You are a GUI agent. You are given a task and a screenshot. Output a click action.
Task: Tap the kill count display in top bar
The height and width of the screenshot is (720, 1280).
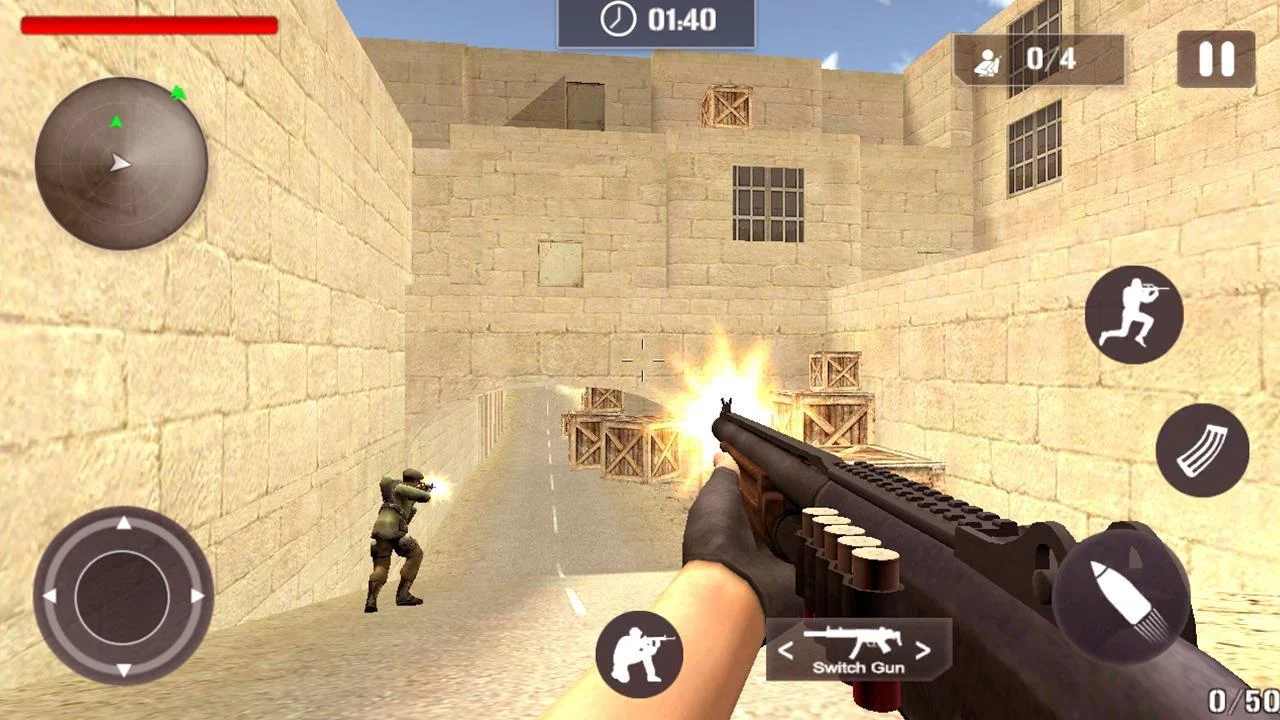tap(1040, 58)
